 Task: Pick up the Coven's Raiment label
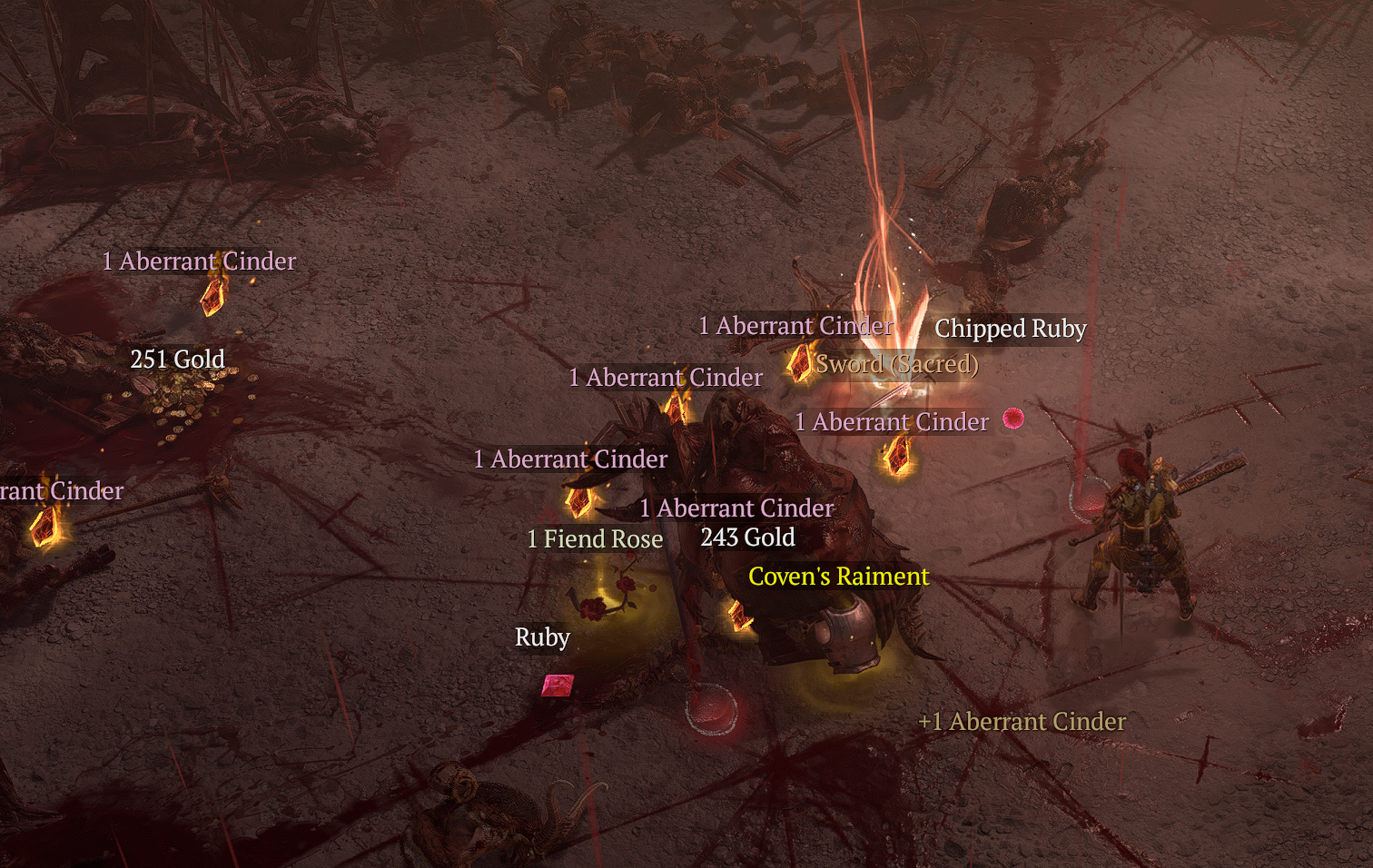838,577
